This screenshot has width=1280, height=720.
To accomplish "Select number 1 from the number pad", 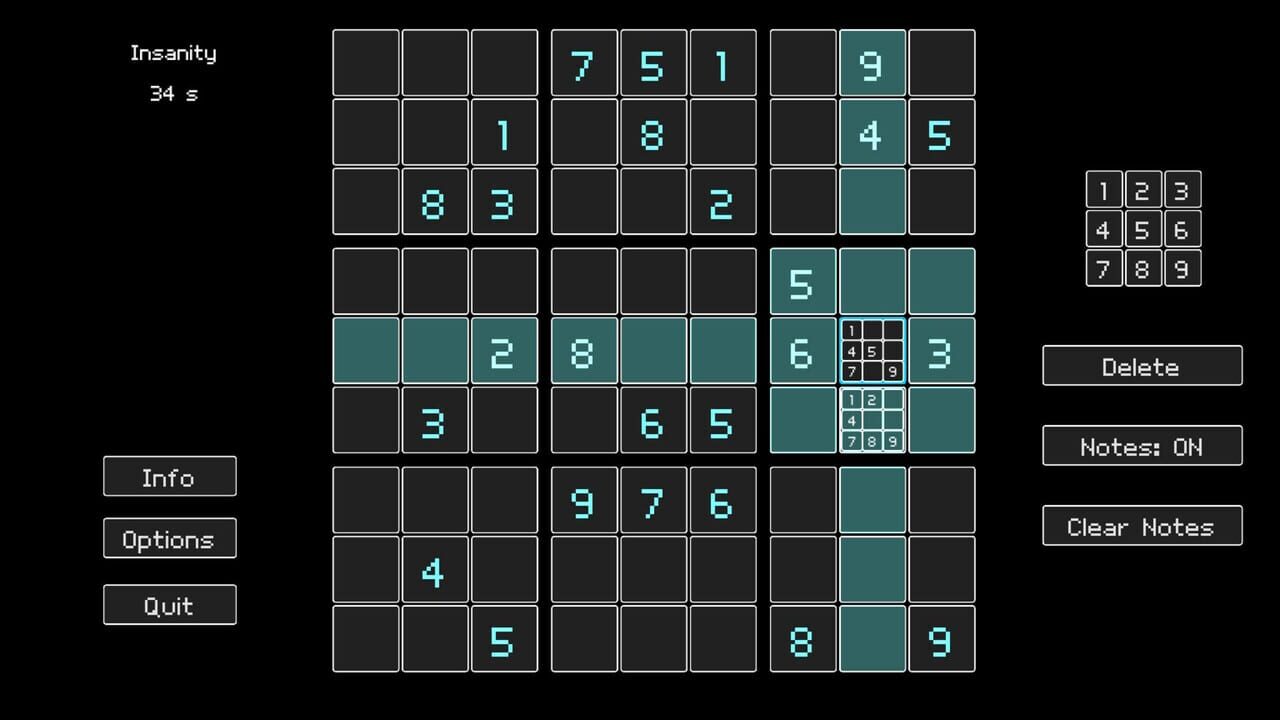I will [1104, 190].
